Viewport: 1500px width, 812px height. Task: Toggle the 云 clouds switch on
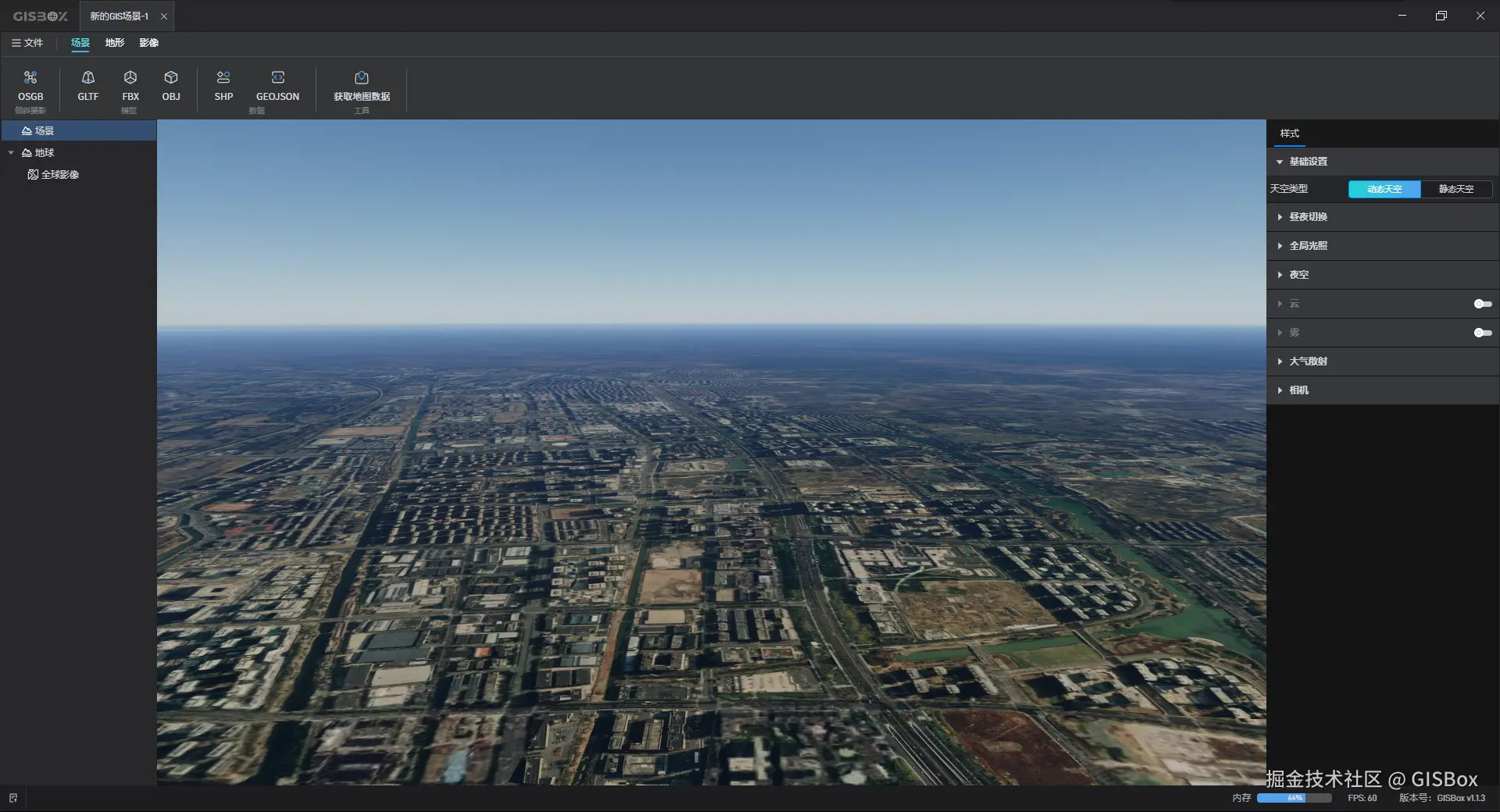coord(1482,304)
